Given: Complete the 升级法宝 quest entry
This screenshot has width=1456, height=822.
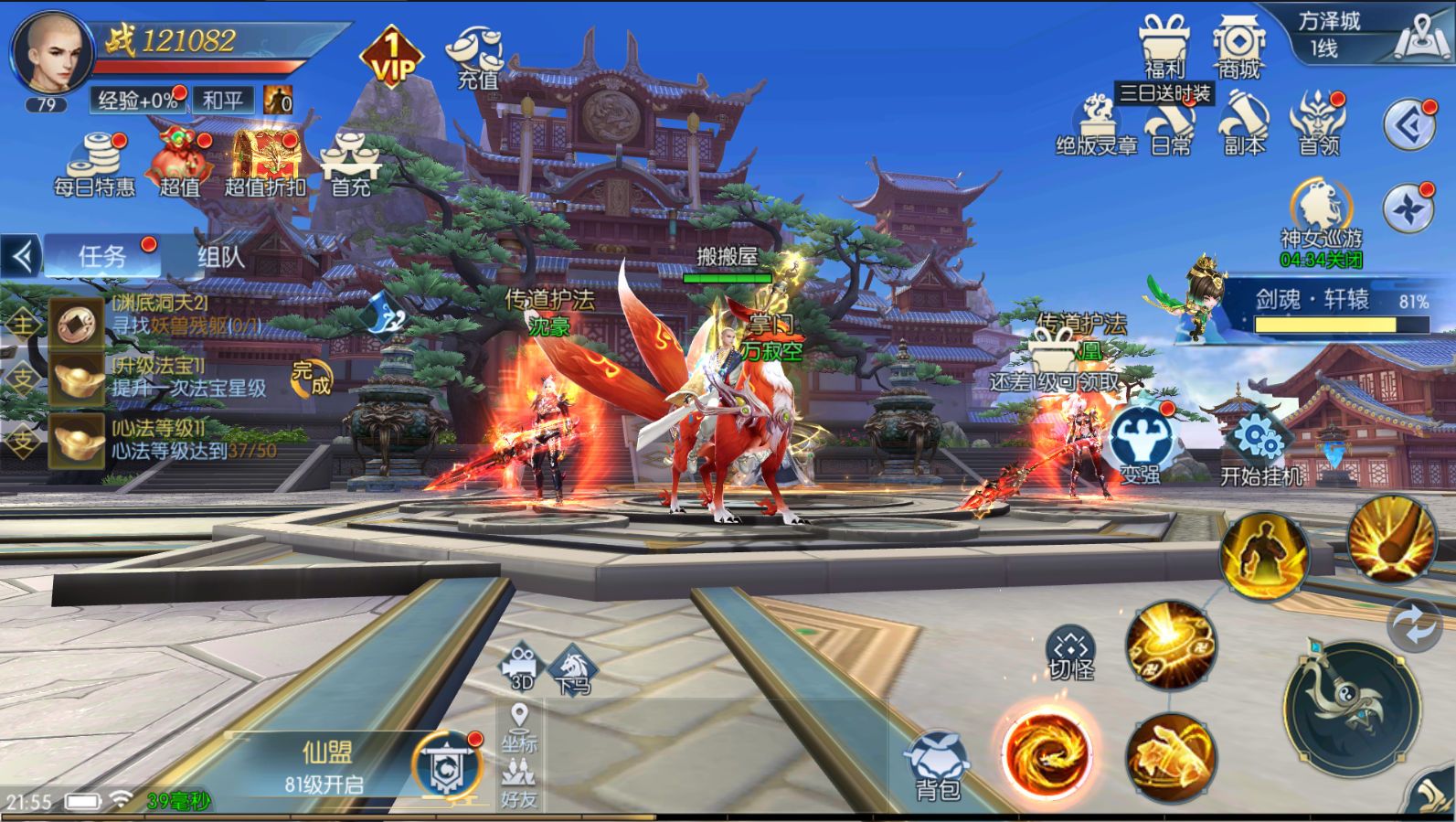Looking at the screenshot, I should point(311,377).
